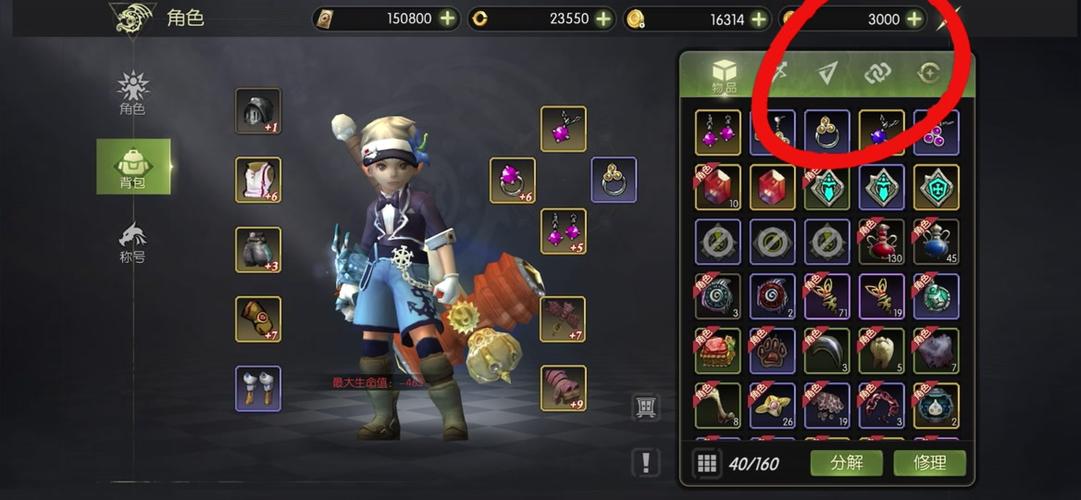This screenshot has width=1081, height=500.
Task: Click the 修理 repair button
Action: (x=929, y=463)
